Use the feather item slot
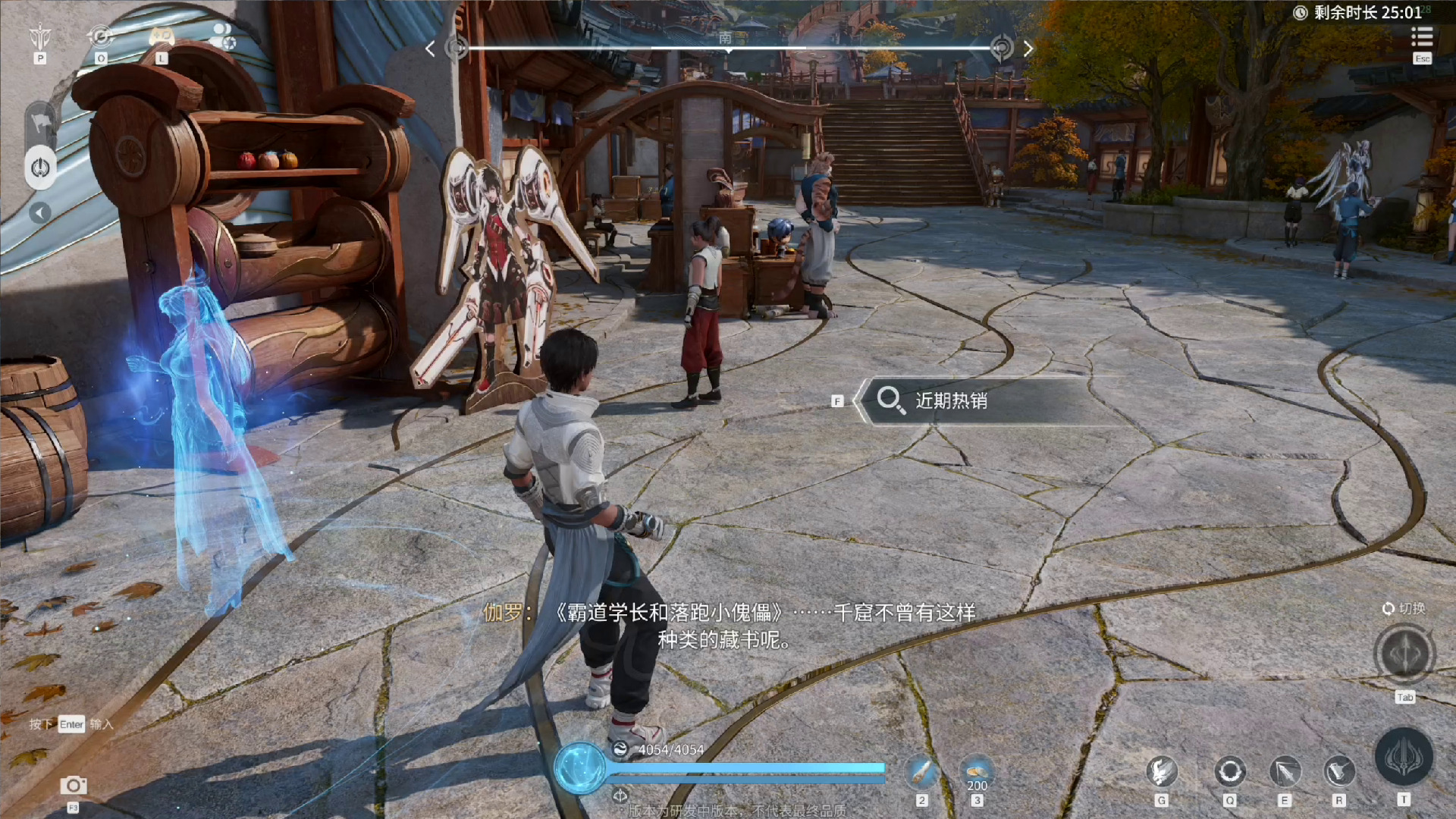Screen dimensions: 1456x819 tap(921, 773)
